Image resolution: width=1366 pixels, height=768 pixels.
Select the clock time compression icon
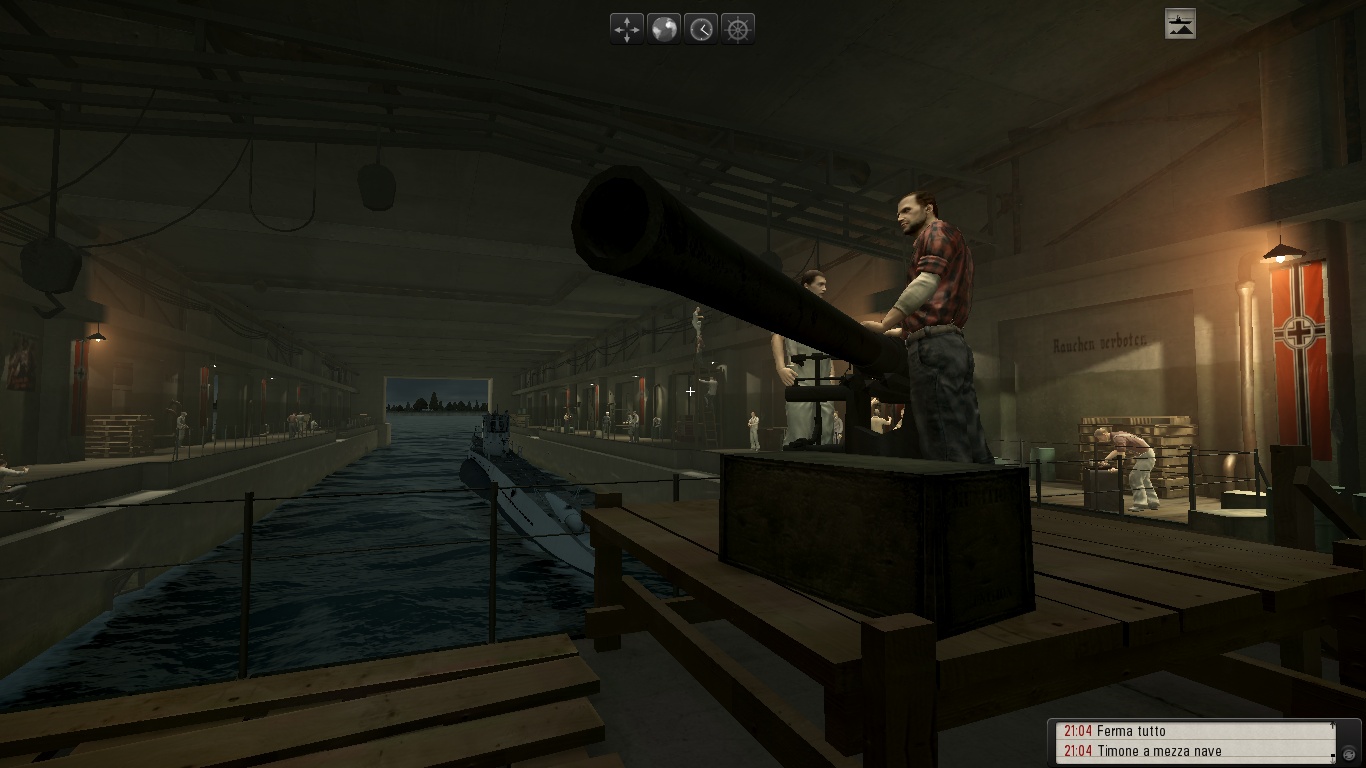click(701, 29)
